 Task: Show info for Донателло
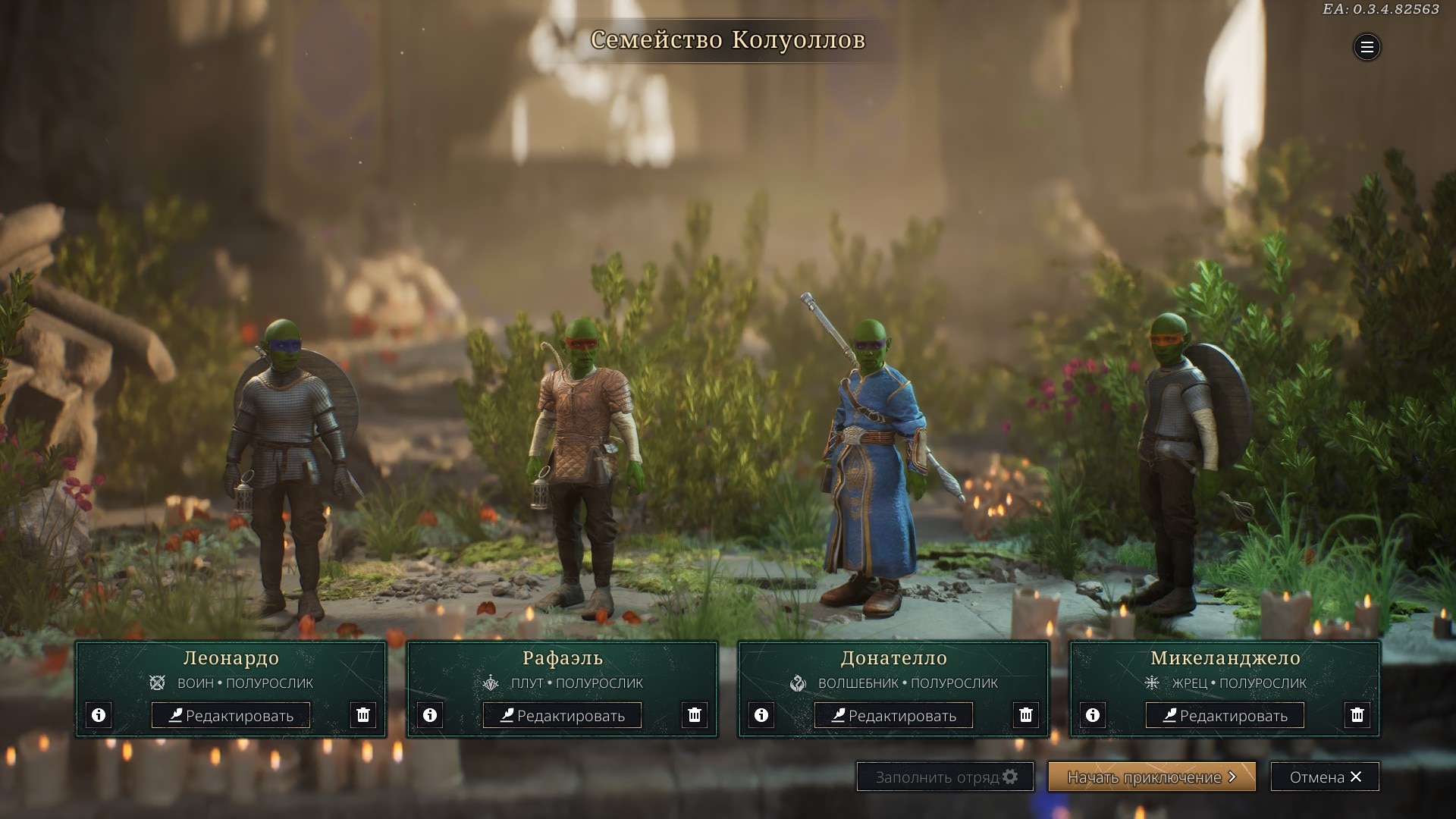[761, 715]
